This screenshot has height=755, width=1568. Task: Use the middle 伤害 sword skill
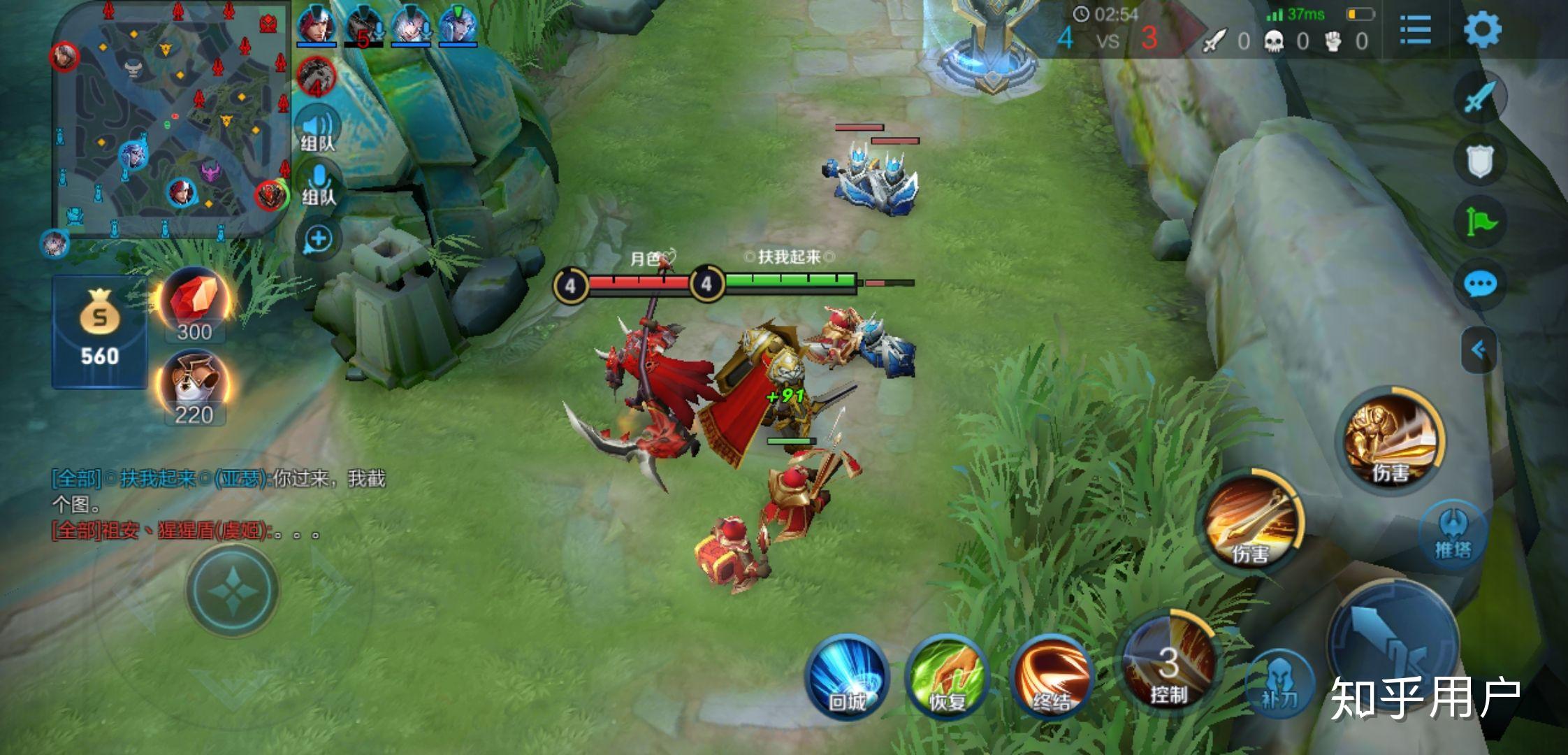point(1251,522)
